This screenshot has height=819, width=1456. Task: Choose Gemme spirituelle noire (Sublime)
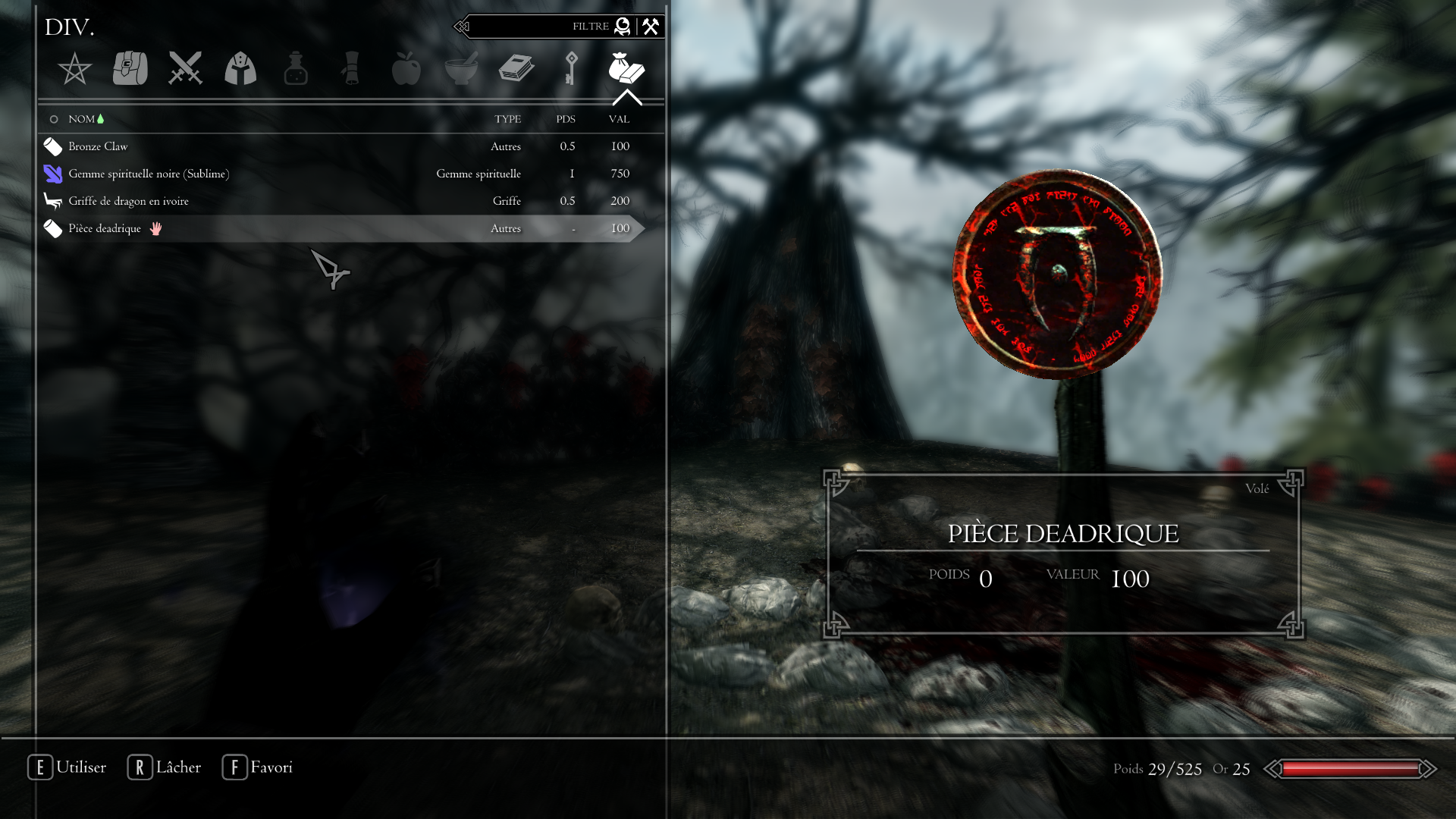pos(149,174)
